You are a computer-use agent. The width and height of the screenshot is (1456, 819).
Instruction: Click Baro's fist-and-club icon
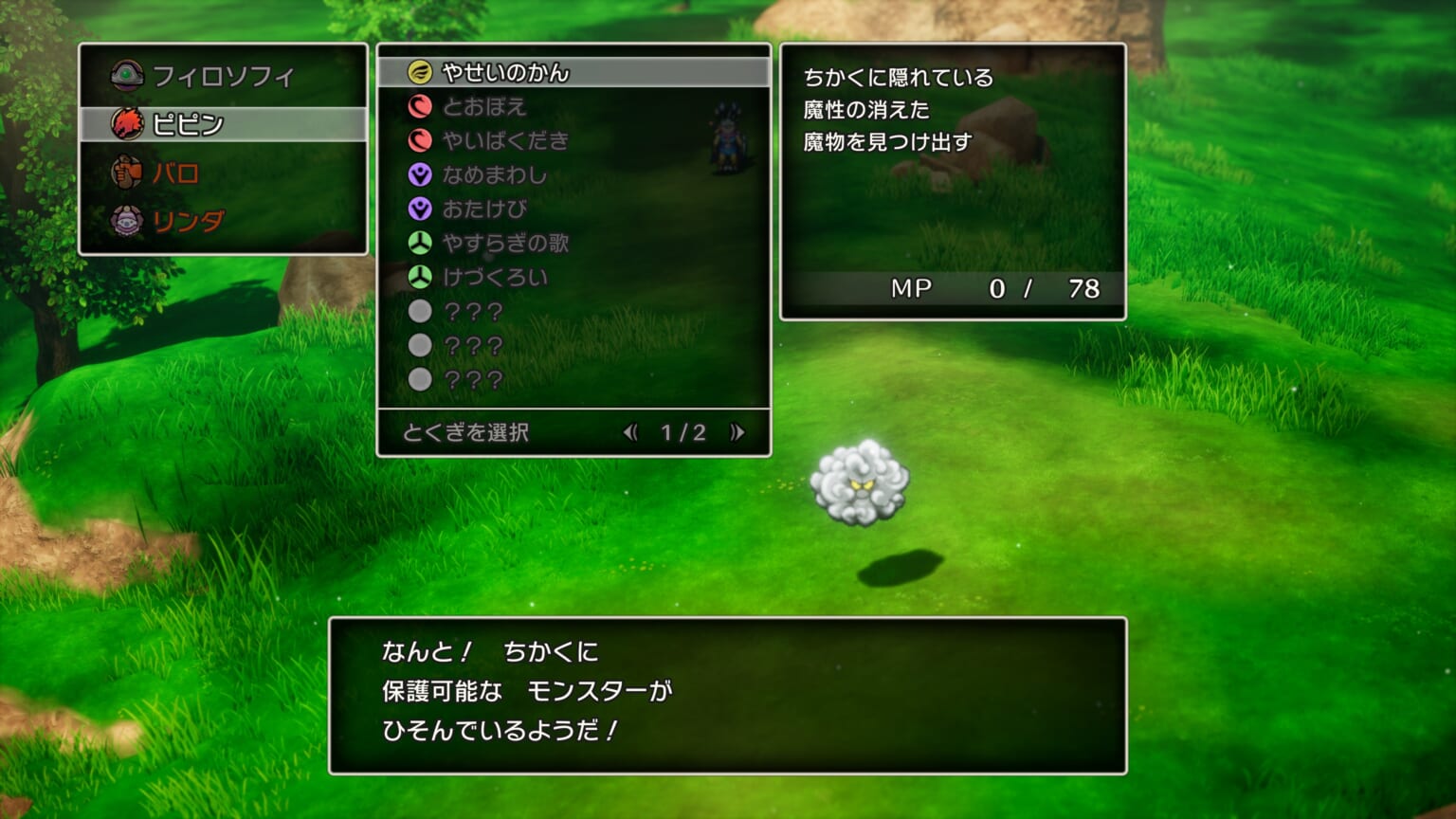point(128,173)
